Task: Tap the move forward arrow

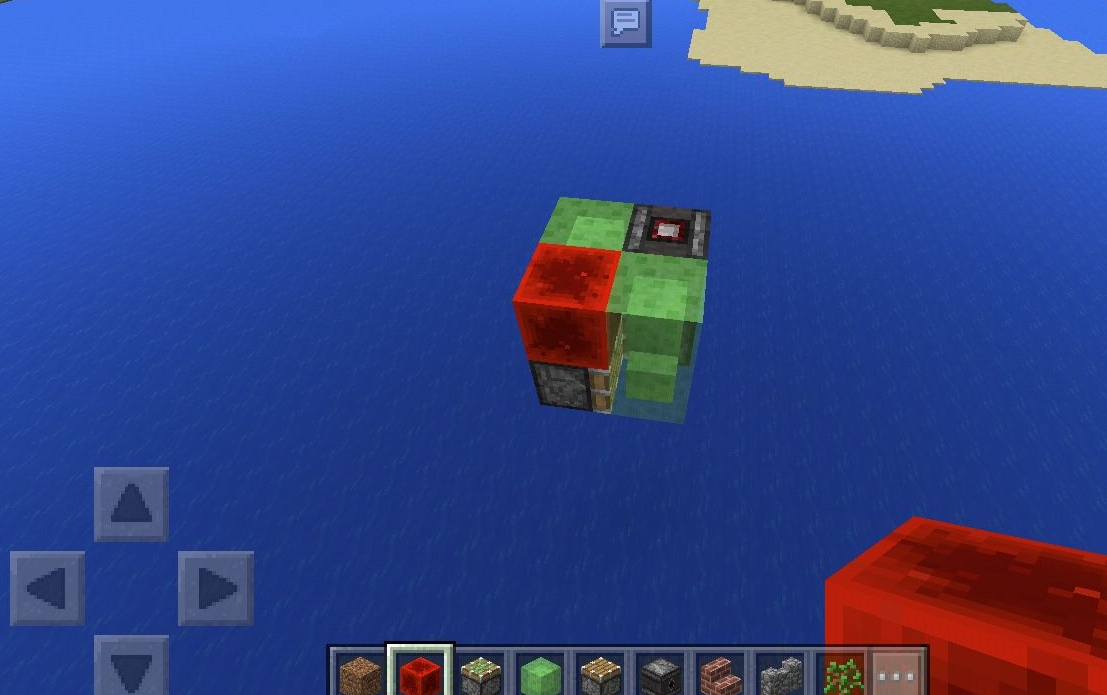Action: pos(131,504)
